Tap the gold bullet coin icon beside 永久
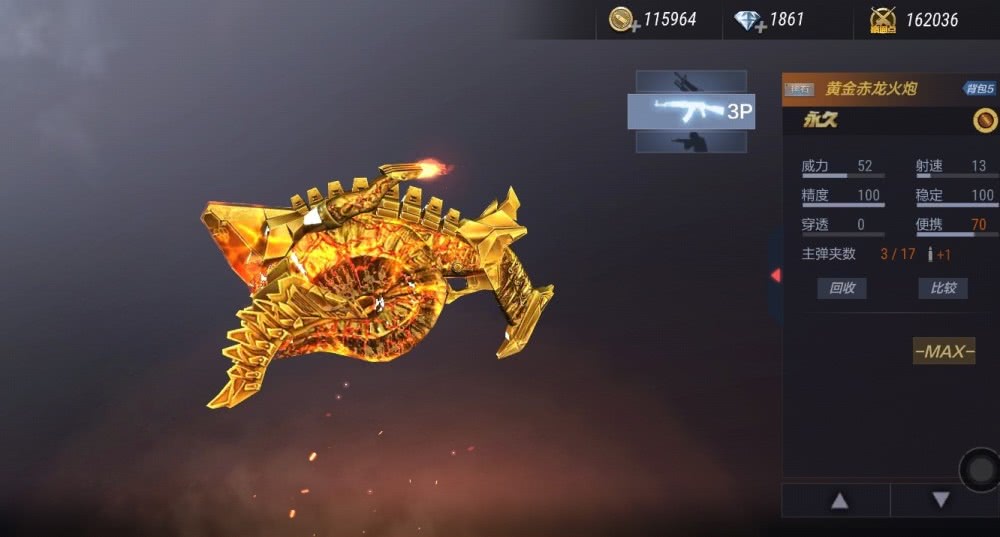The height and width of the screenshot is (537, 1000). pos(985,120)
